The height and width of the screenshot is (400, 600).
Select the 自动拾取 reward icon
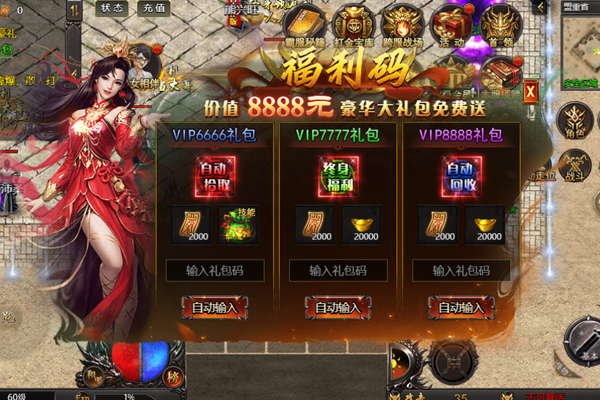coord(213,176)
